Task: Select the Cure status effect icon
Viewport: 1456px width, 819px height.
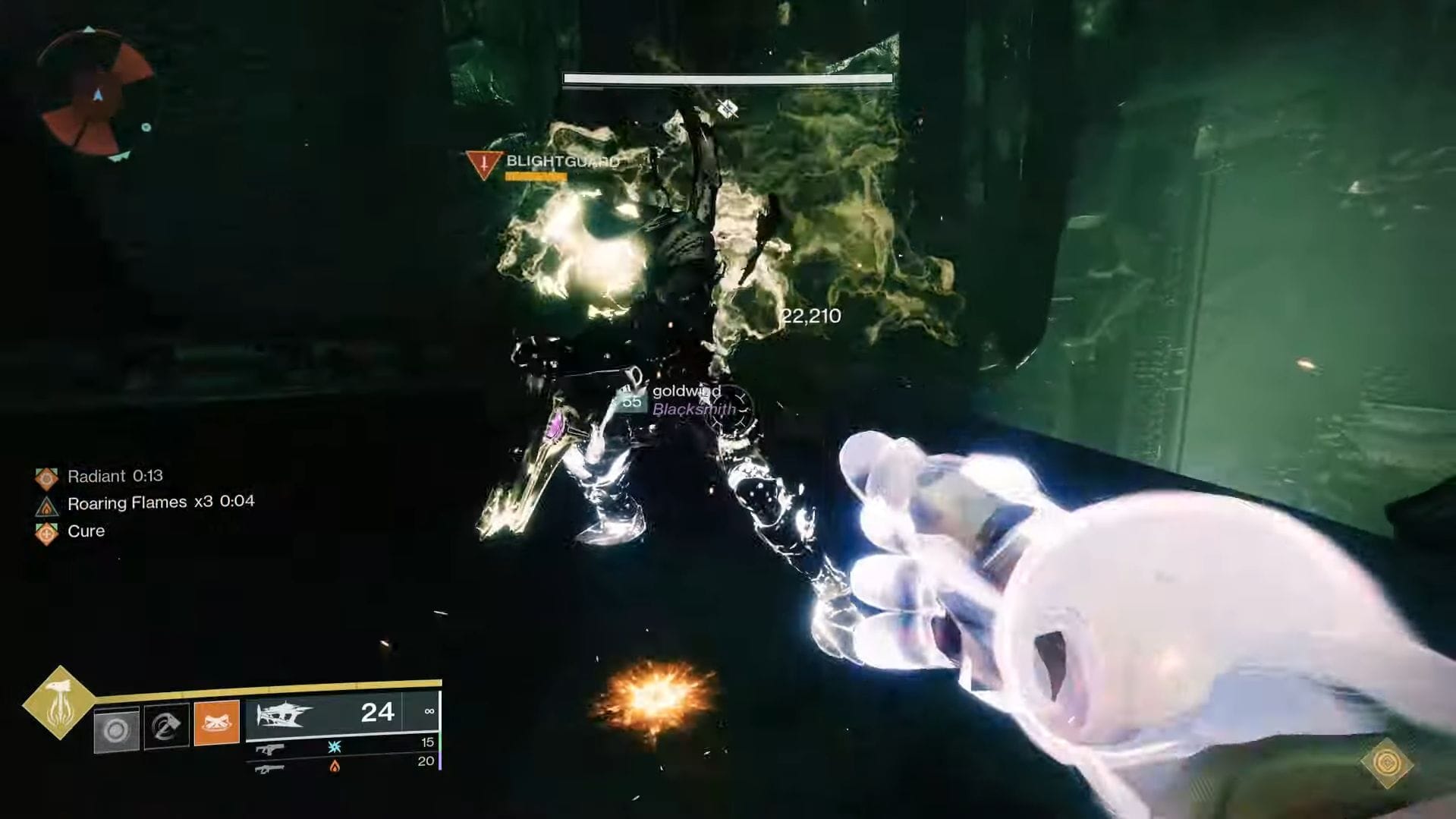Action: [x=49, y=531]
